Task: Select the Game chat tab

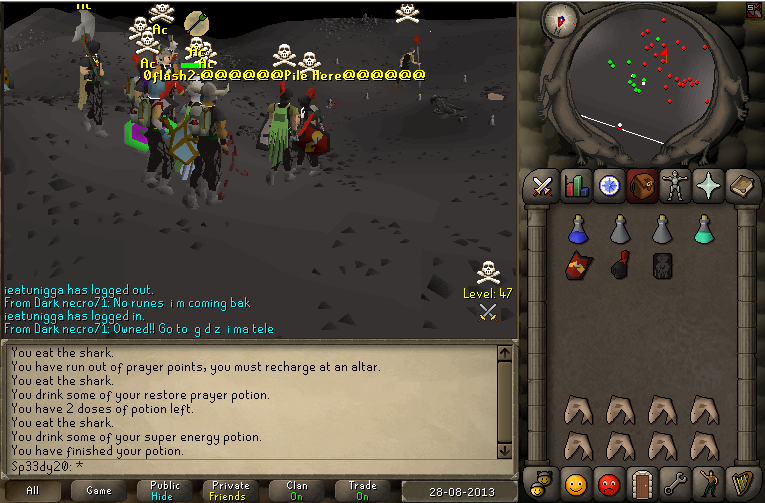Action: pos(98,491)
